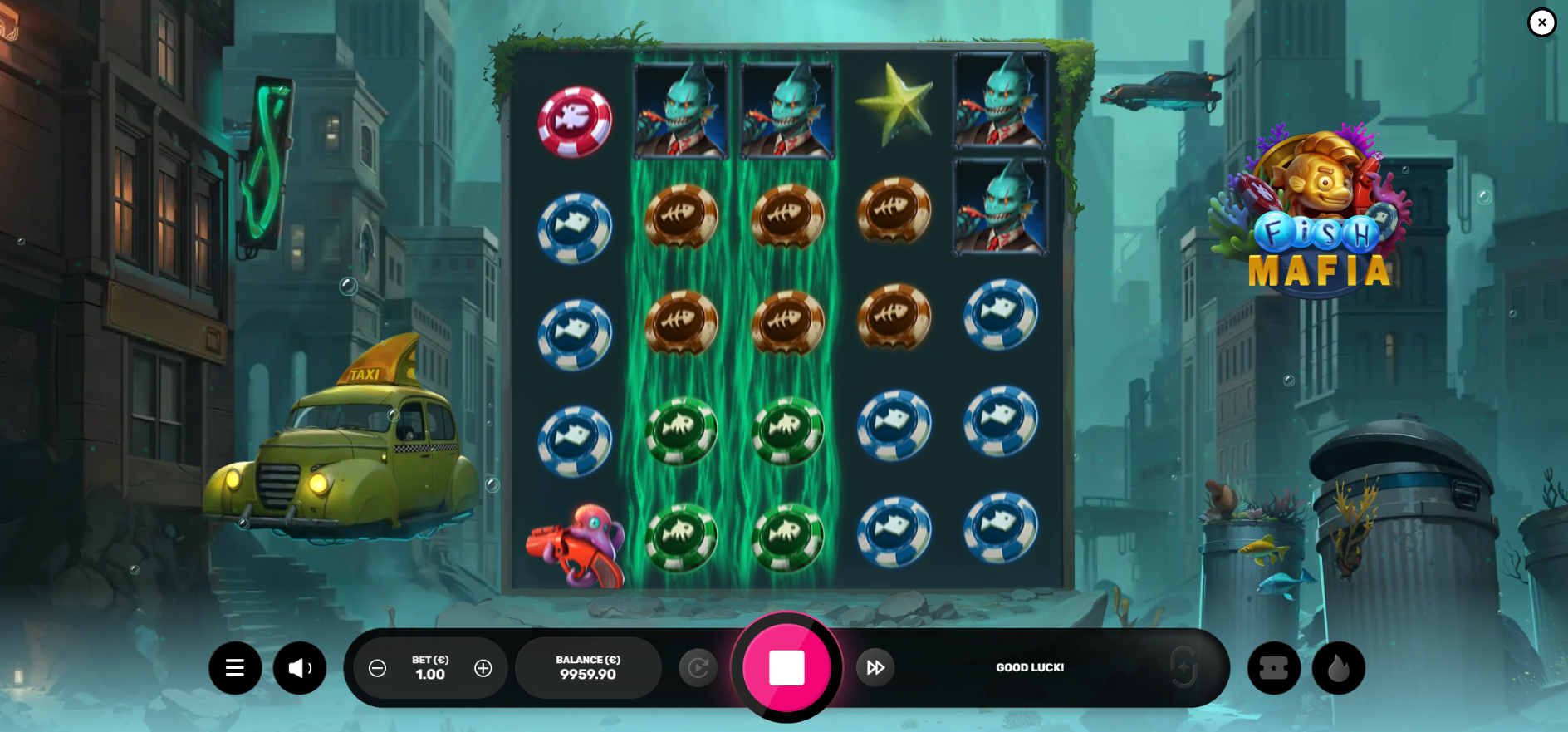1568x732 pixels.
Task: Open the hamburger menu
Action: click(235, 667)
